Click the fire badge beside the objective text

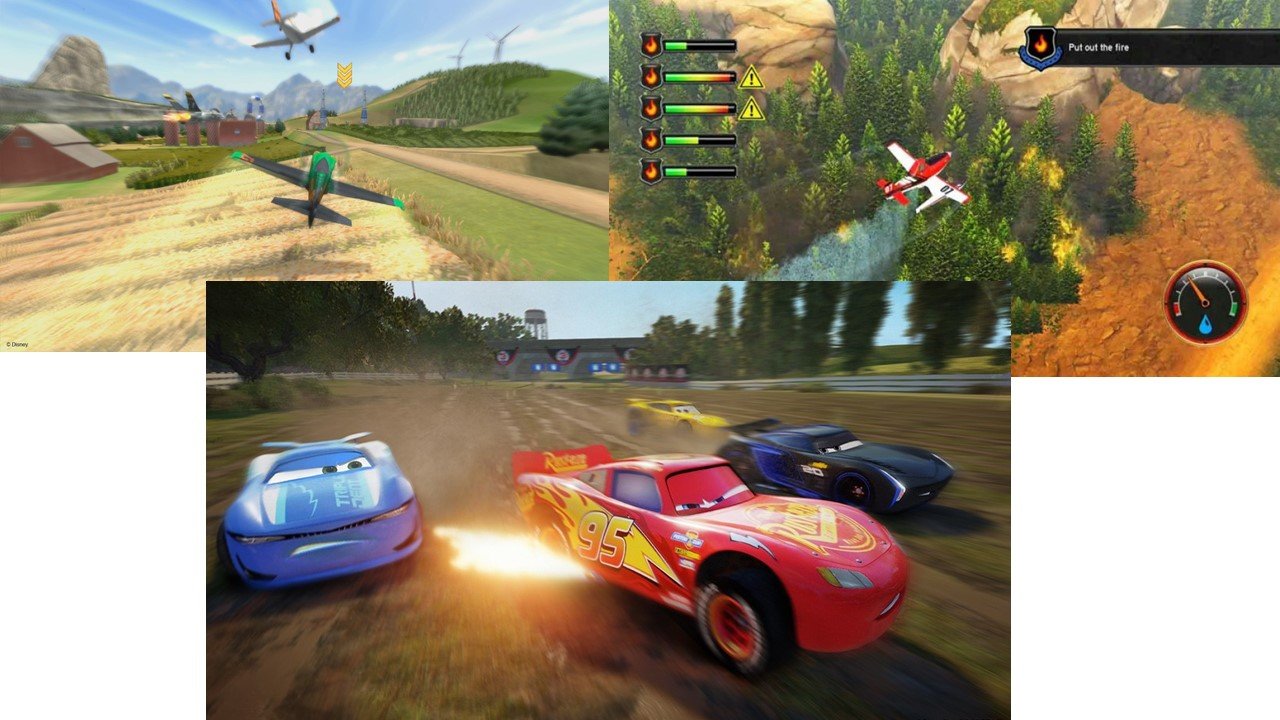click(1040, 47)
